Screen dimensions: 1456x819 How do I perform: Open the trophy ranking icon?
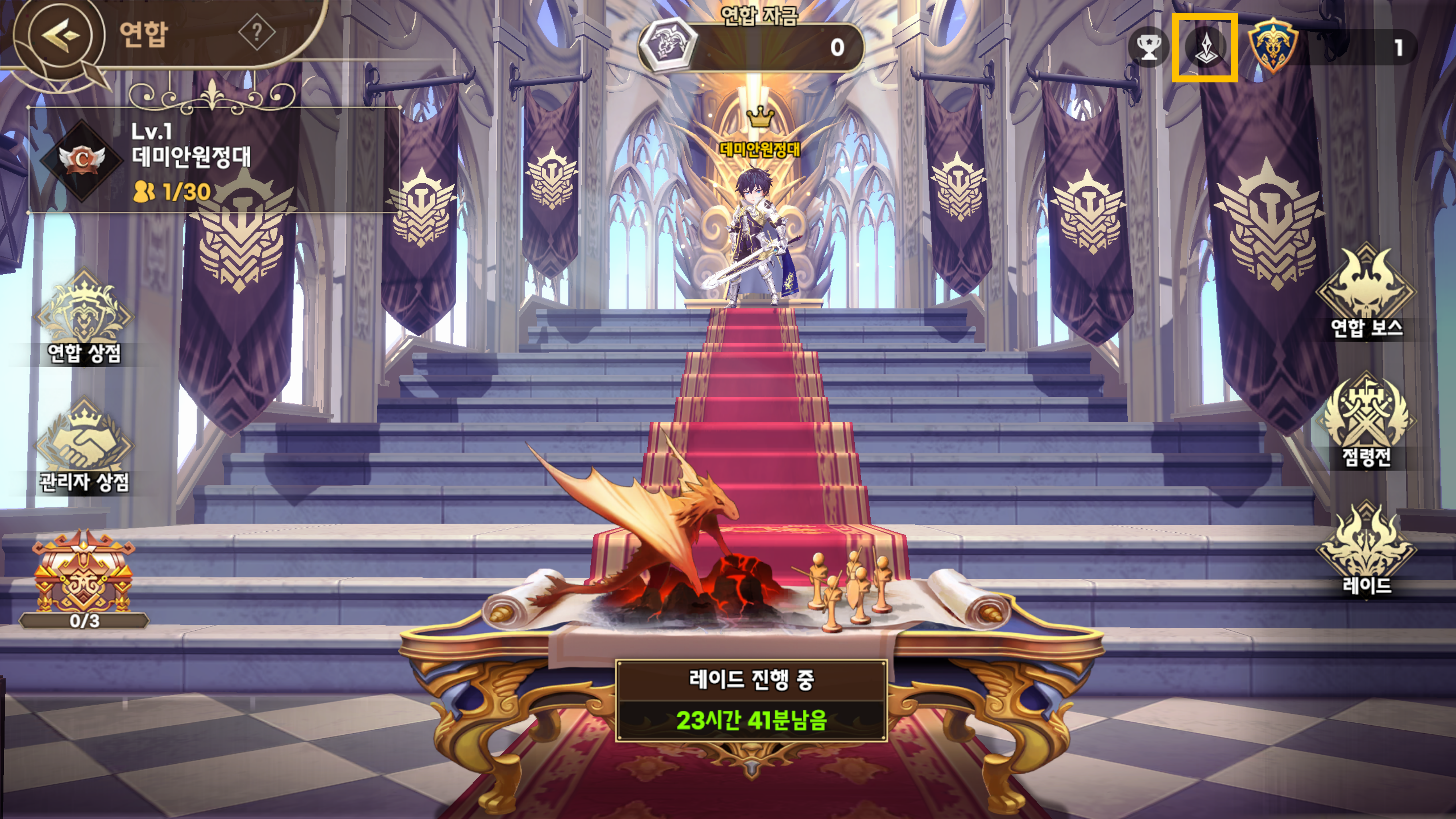pyautogui.click(x=1149, y=47)
